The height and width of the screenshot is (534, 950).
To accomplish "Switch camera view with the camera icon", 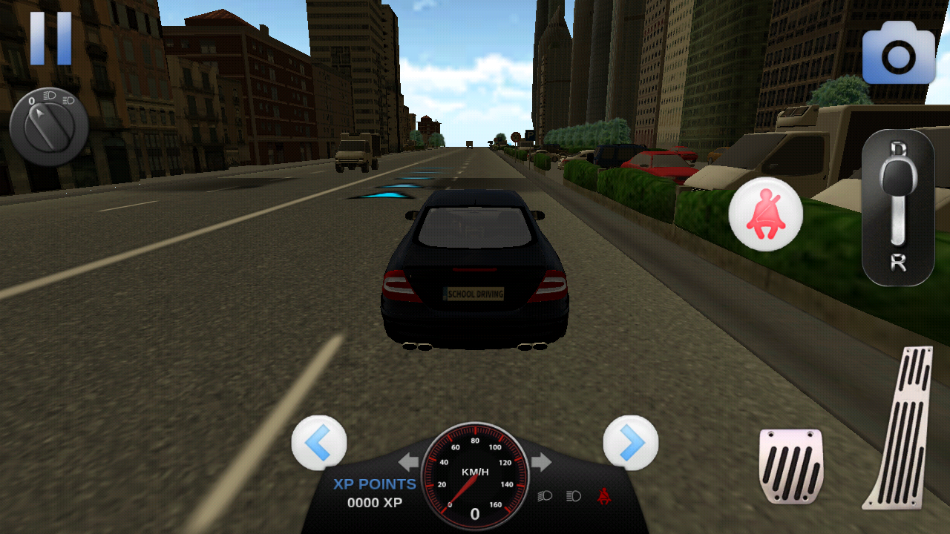I will tap(898, 55).
